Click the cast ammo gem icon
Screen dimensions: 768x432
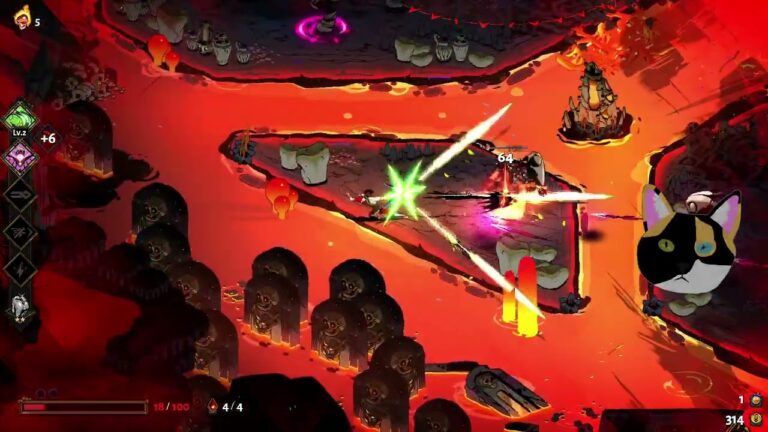(x=211, y=407)
